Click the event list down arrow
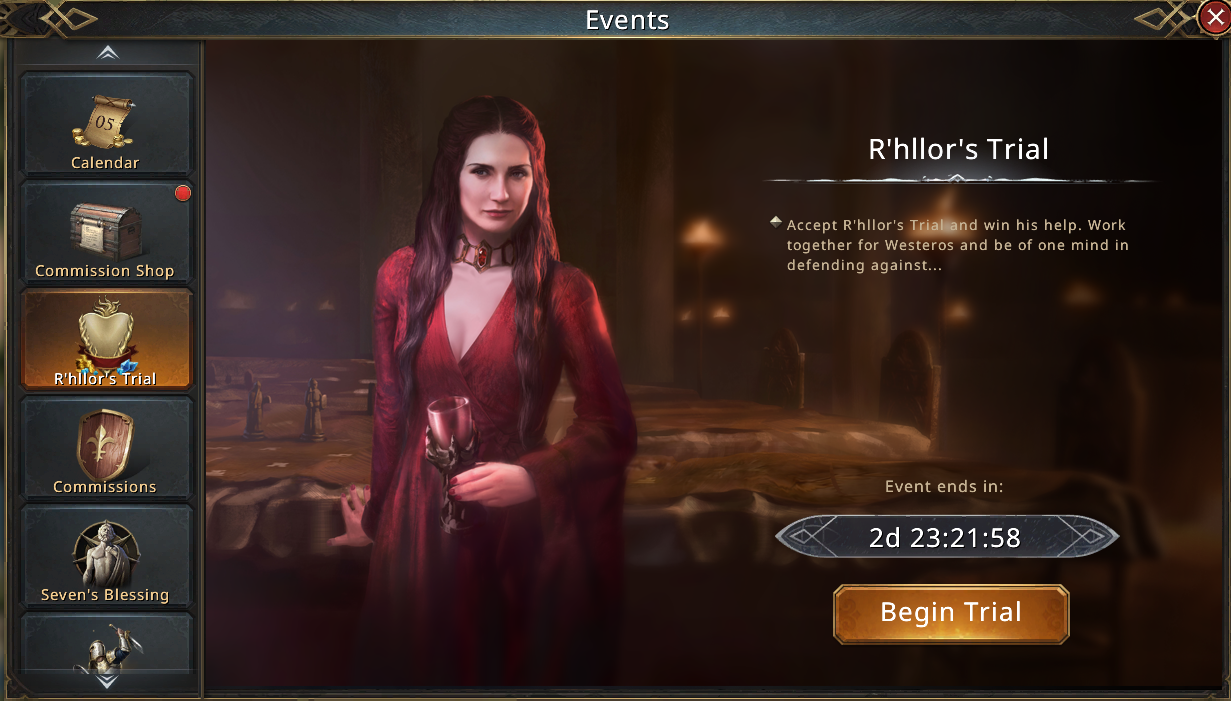1231x701 pixels. click(x=107, y=681)
